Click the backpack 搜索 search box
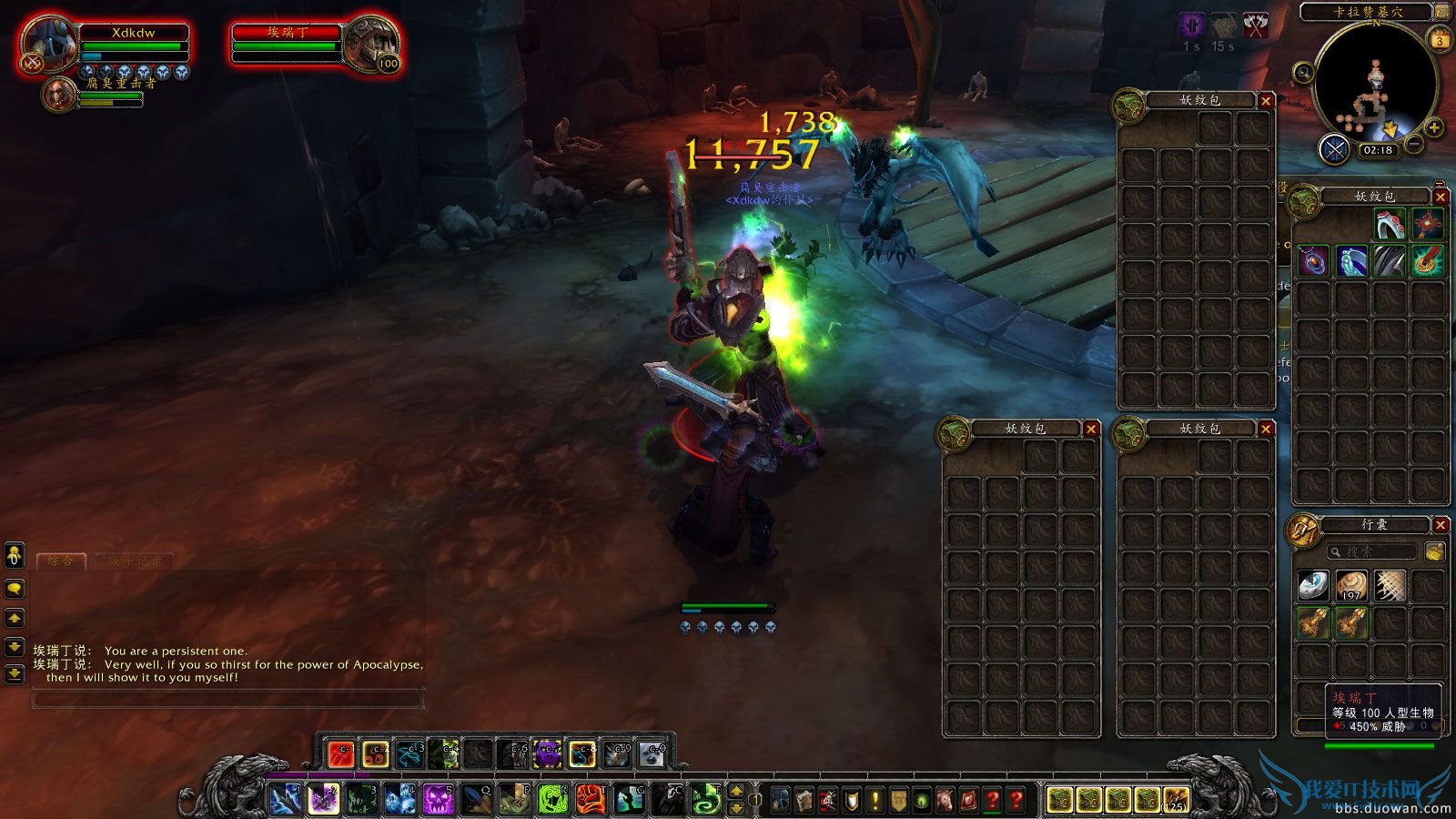Viewport: 1456px width, 819px height. (x=1371, y=551)
